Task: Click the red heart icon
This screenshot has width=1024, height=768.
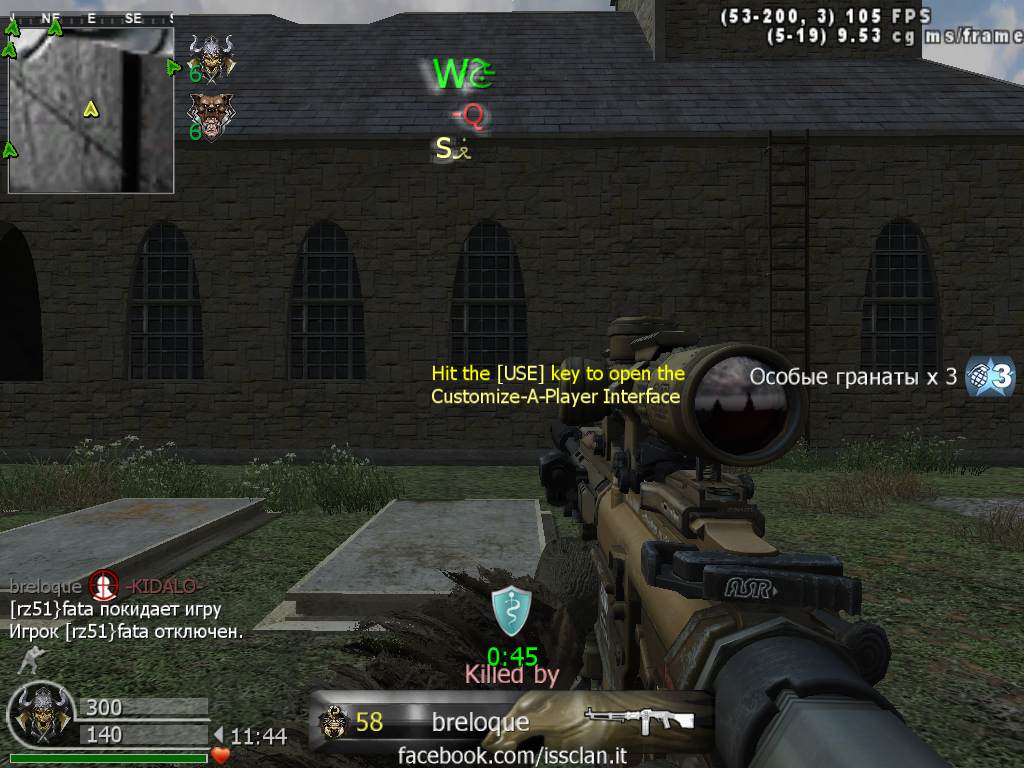Action: pyautogui.click(x=220, y=754)
